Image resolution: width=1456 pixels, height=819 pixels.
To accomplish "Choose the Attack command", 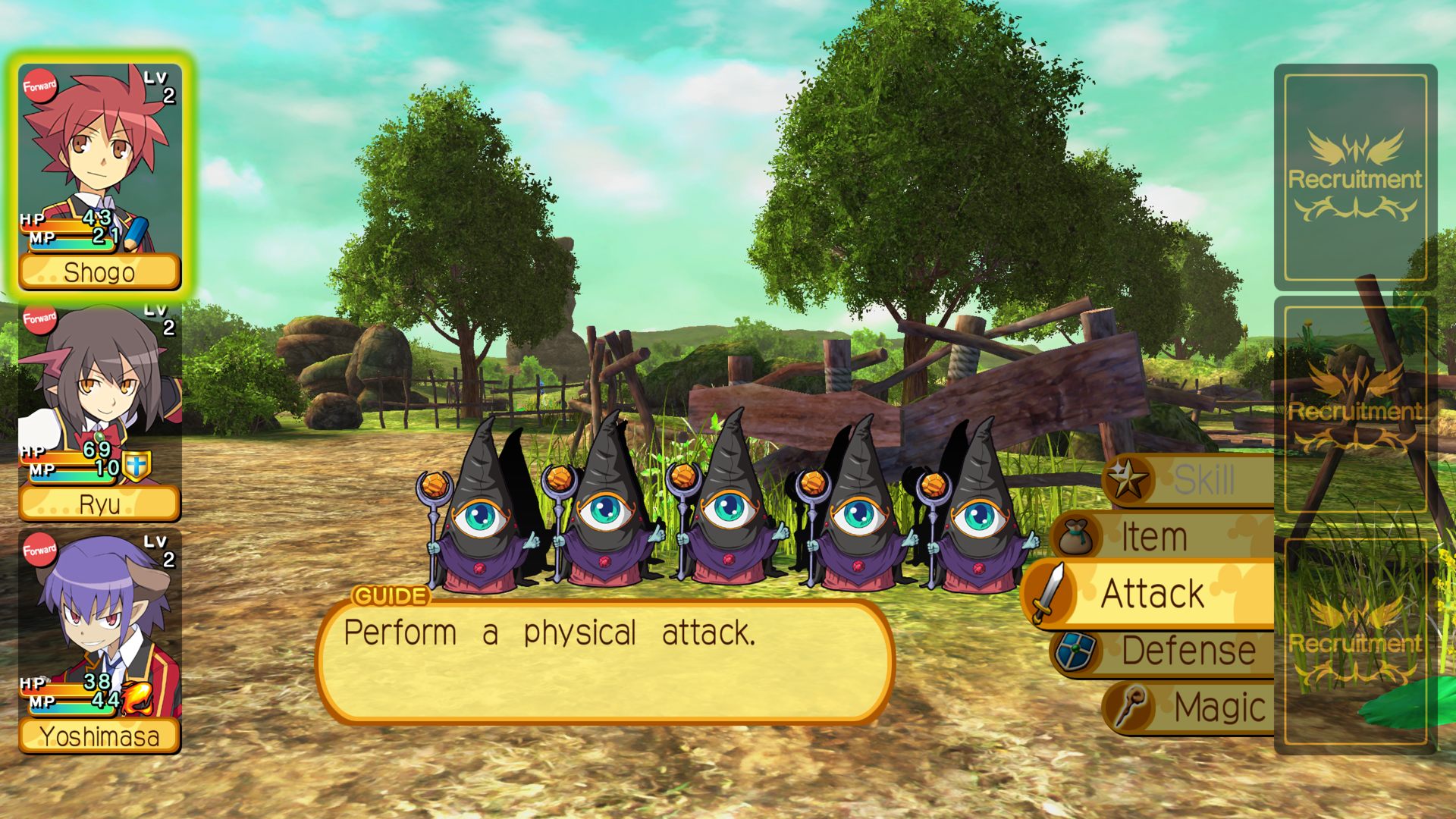I will point(1152,594).
